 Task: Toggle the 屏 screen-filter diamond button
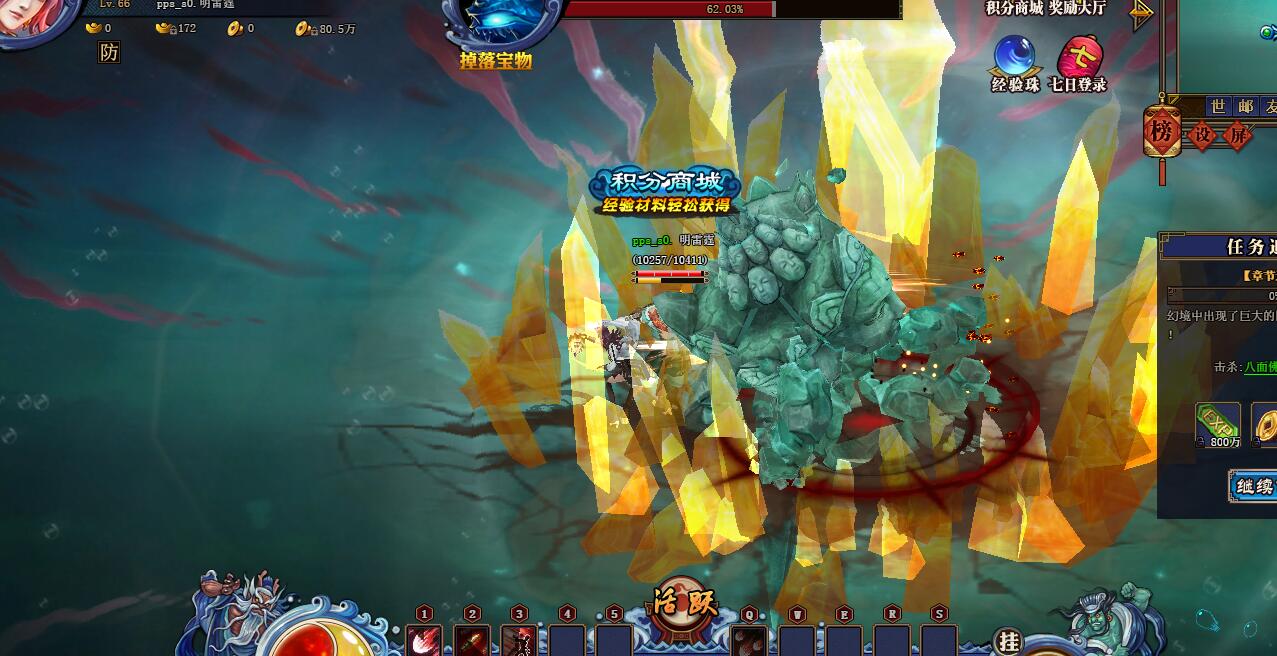click(1237, 134)
